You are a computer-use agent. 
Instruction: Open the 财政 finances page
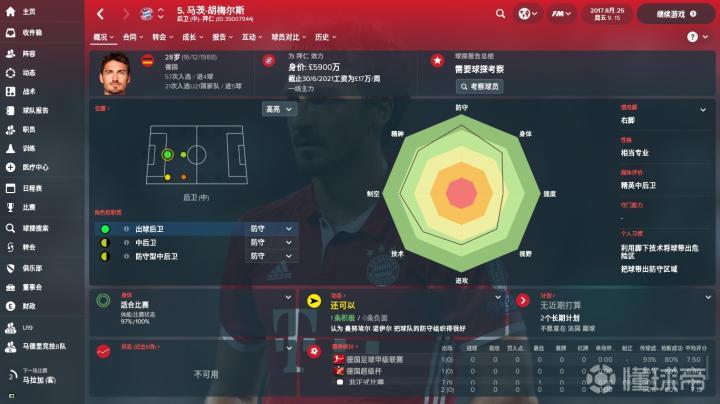click(x=27, y=306)
